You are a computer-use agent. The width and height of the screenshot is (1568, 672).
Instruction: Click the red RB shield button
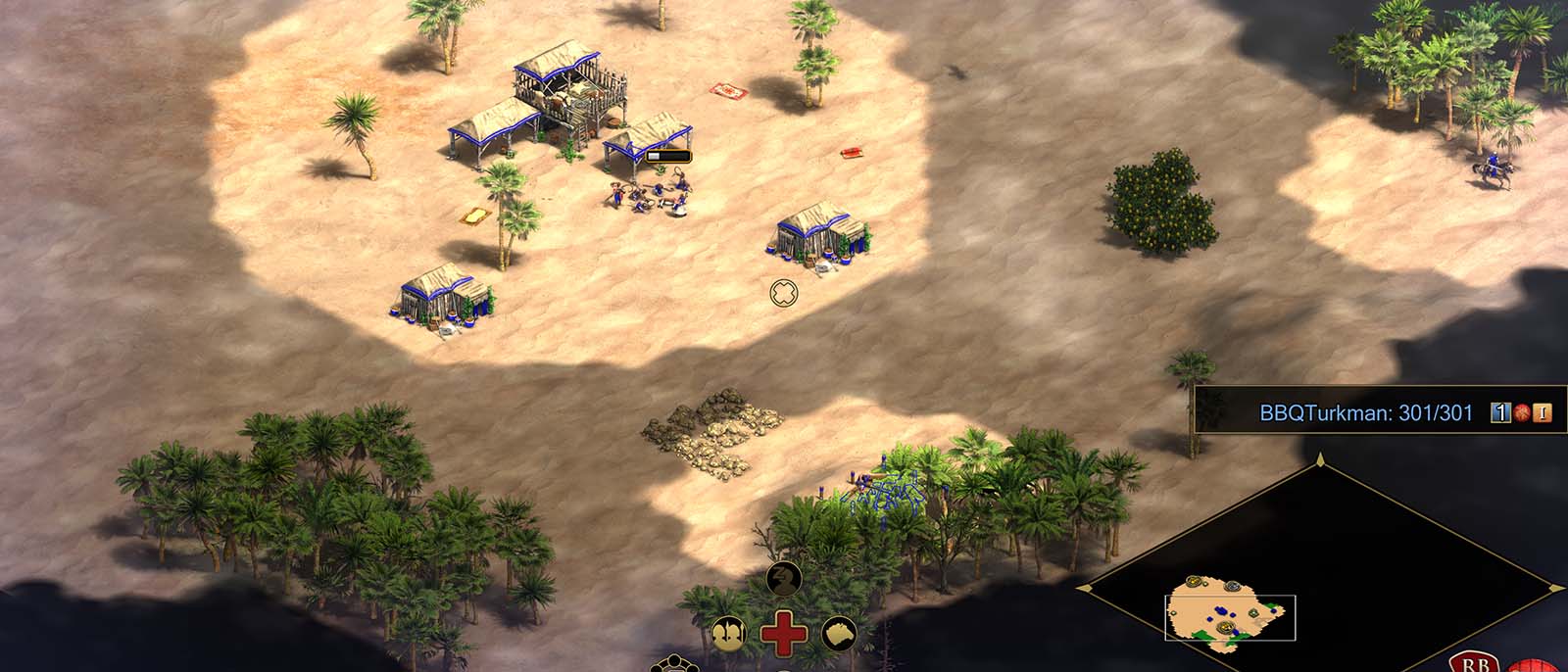1475,662
